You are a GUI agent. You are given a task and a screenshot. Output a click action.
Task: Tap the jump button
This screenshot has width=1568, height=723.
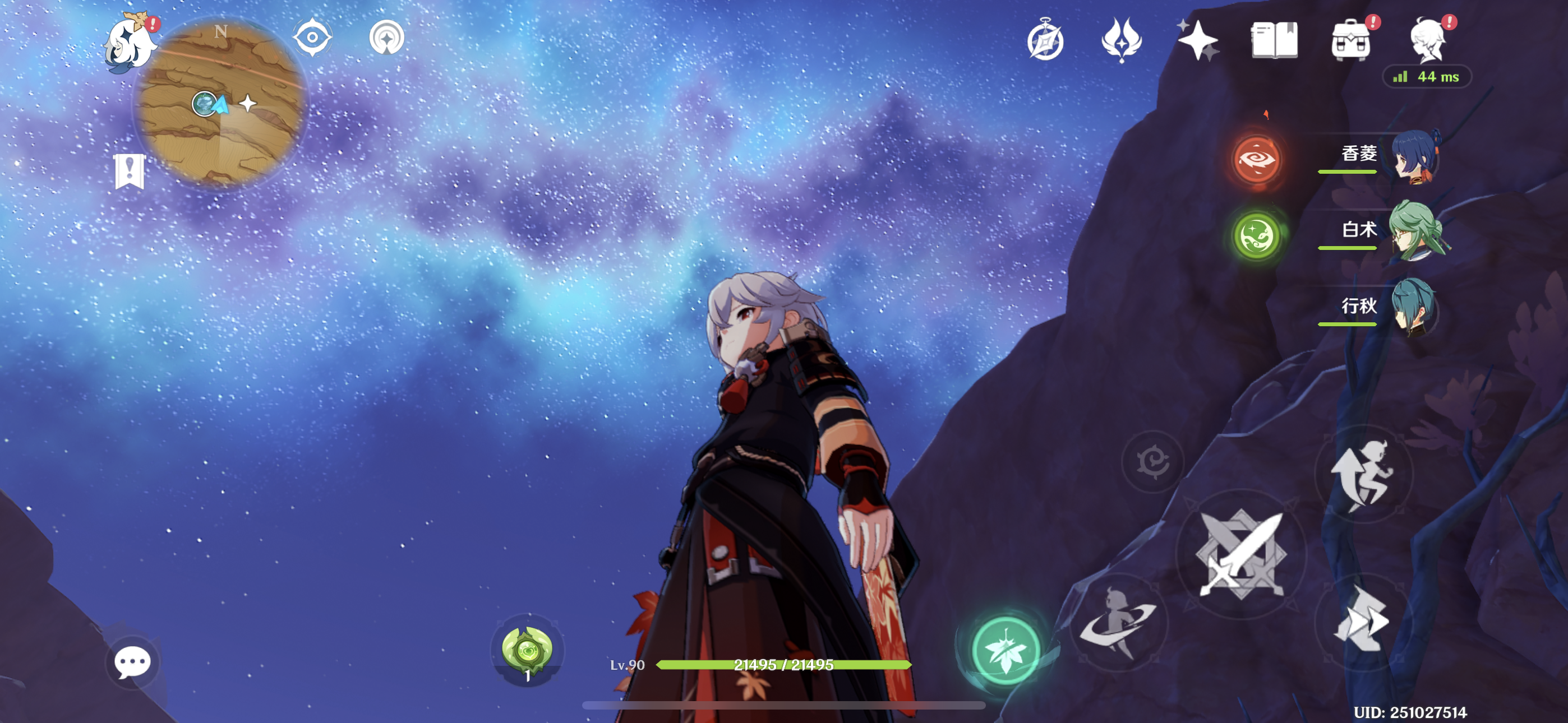point(1363,475)
